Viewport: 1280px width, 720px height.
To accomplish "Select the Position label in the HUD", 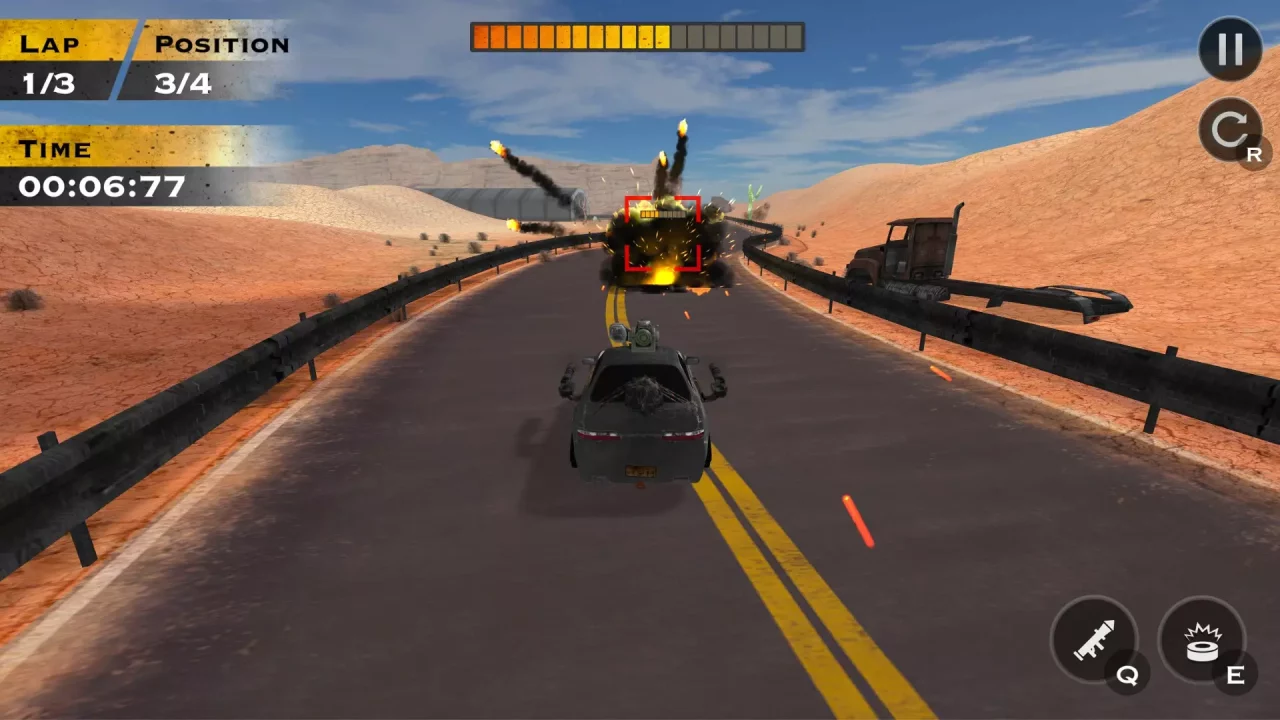I will (220, 43).
